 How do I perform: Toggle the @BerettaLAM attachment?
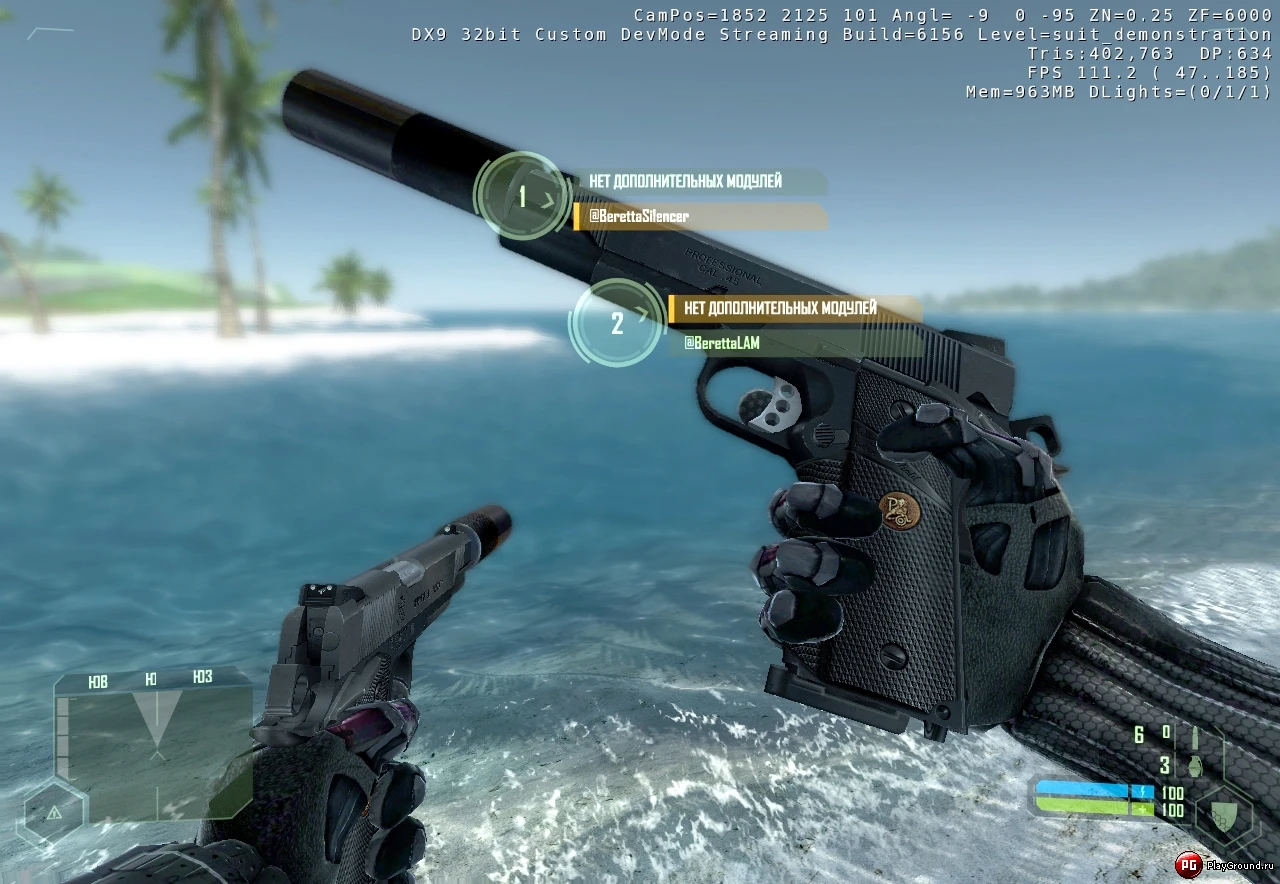[722, 343]
